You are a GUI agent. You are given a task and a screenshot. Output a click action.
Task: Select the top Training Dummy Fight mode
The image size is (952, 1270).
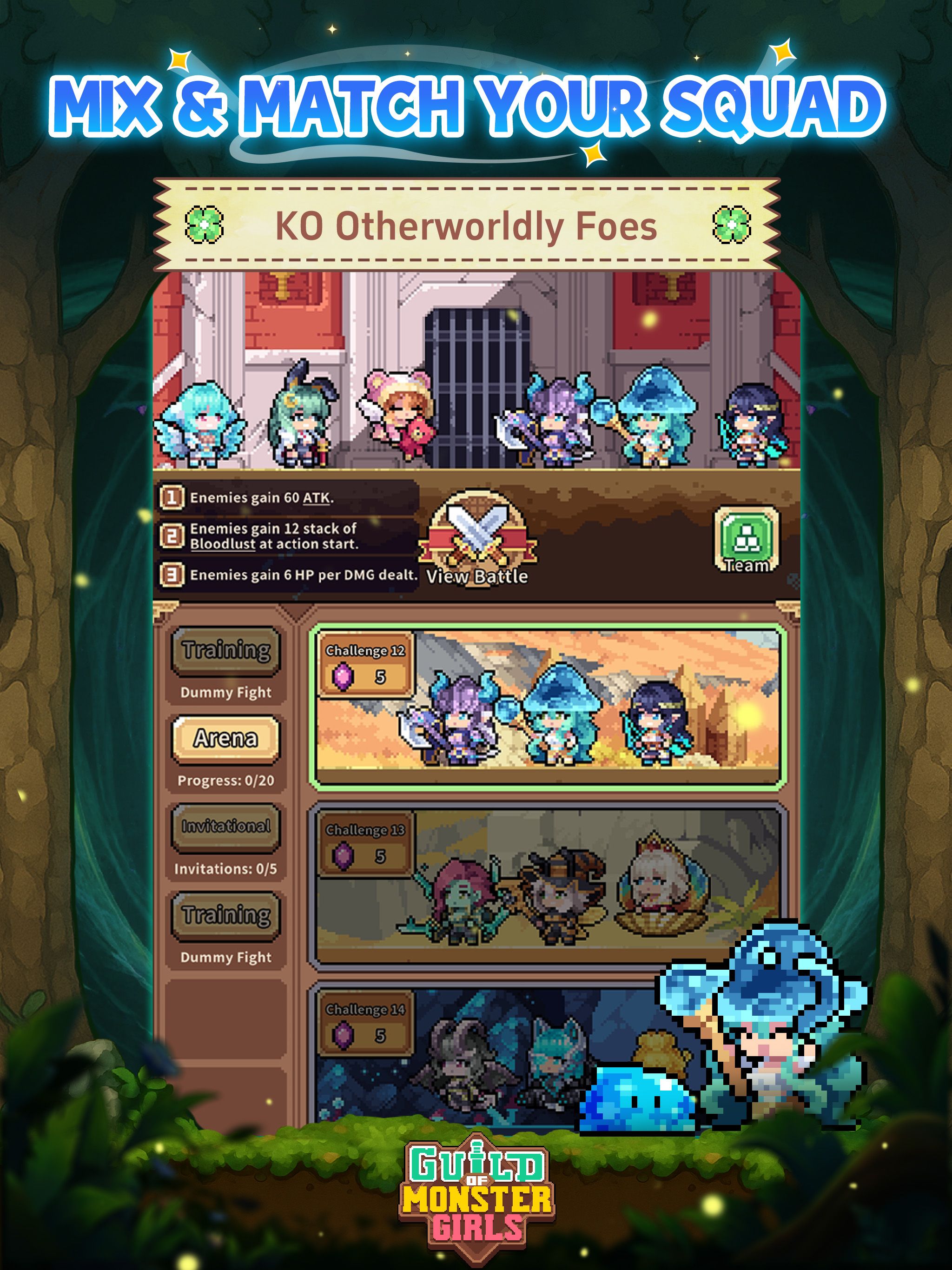226,652
